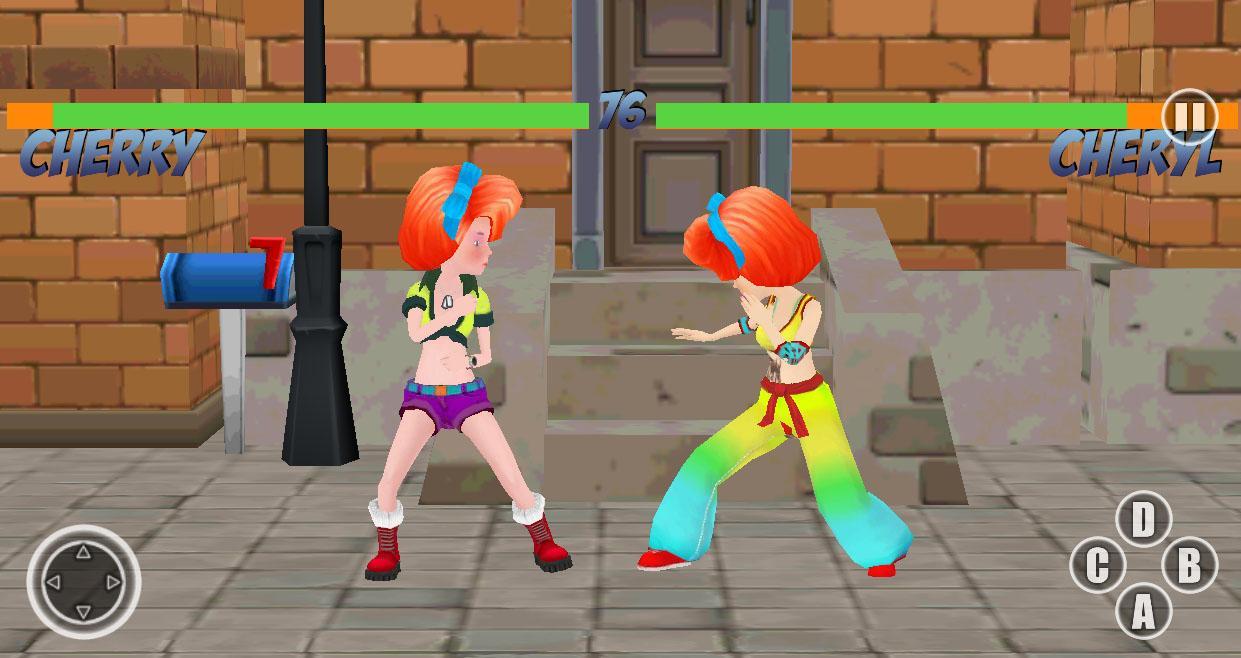Tap the B attack button

(1188, 566)
